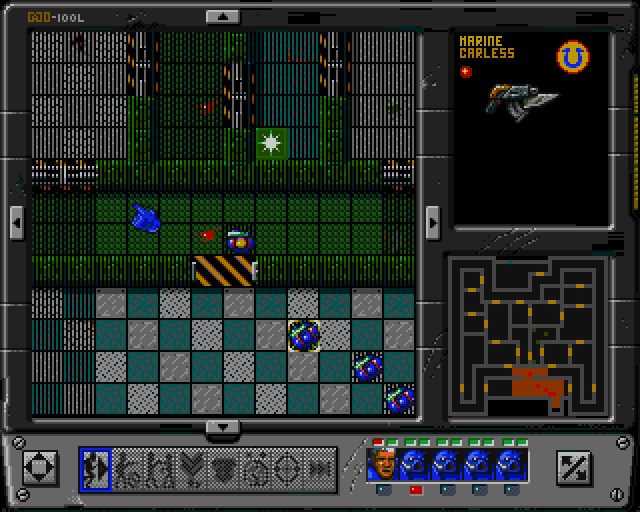Click the Ultramarines chapter badge

pos(574,55)
